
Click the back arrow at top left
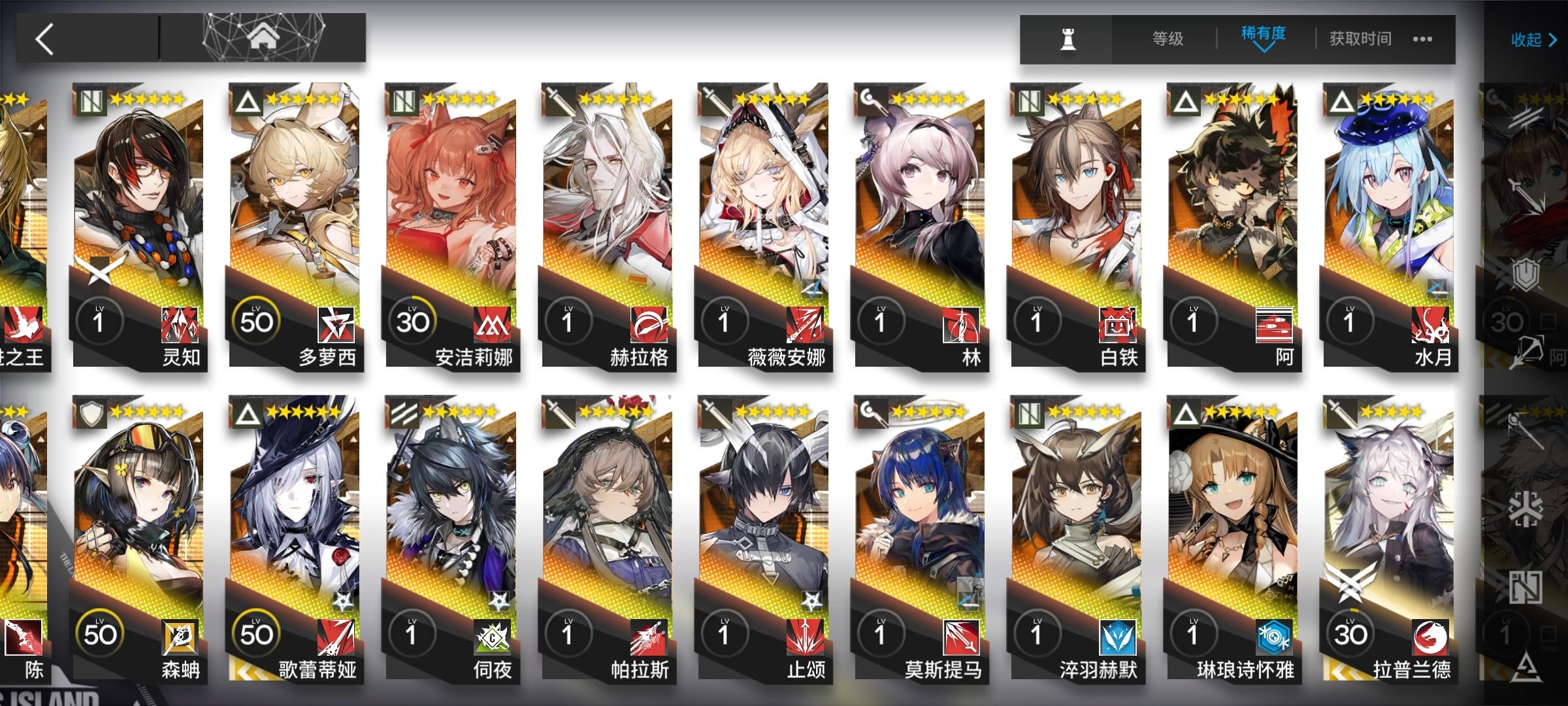[x=44, y=37]
